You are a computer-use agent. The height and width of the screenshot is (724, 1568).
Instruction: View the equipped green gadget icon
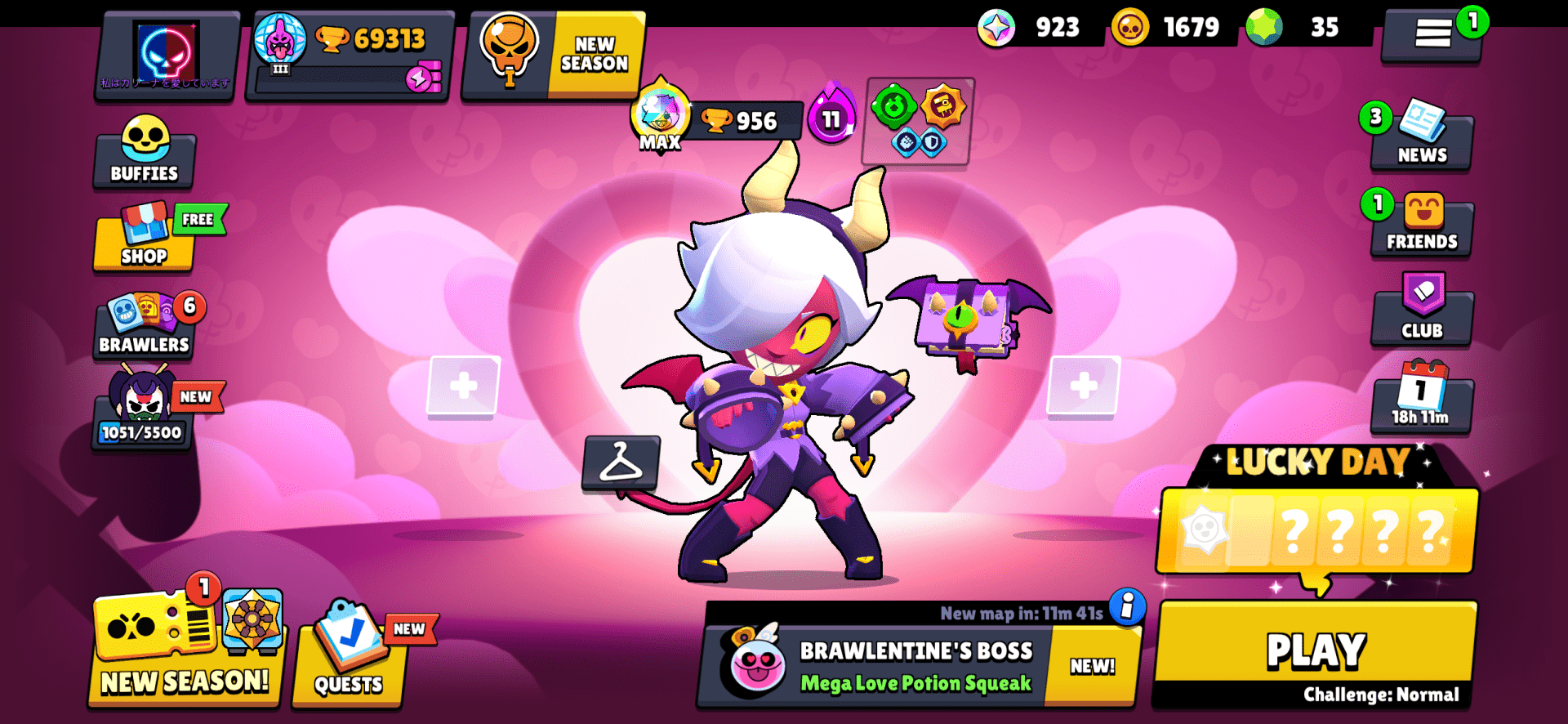(893, 106)
